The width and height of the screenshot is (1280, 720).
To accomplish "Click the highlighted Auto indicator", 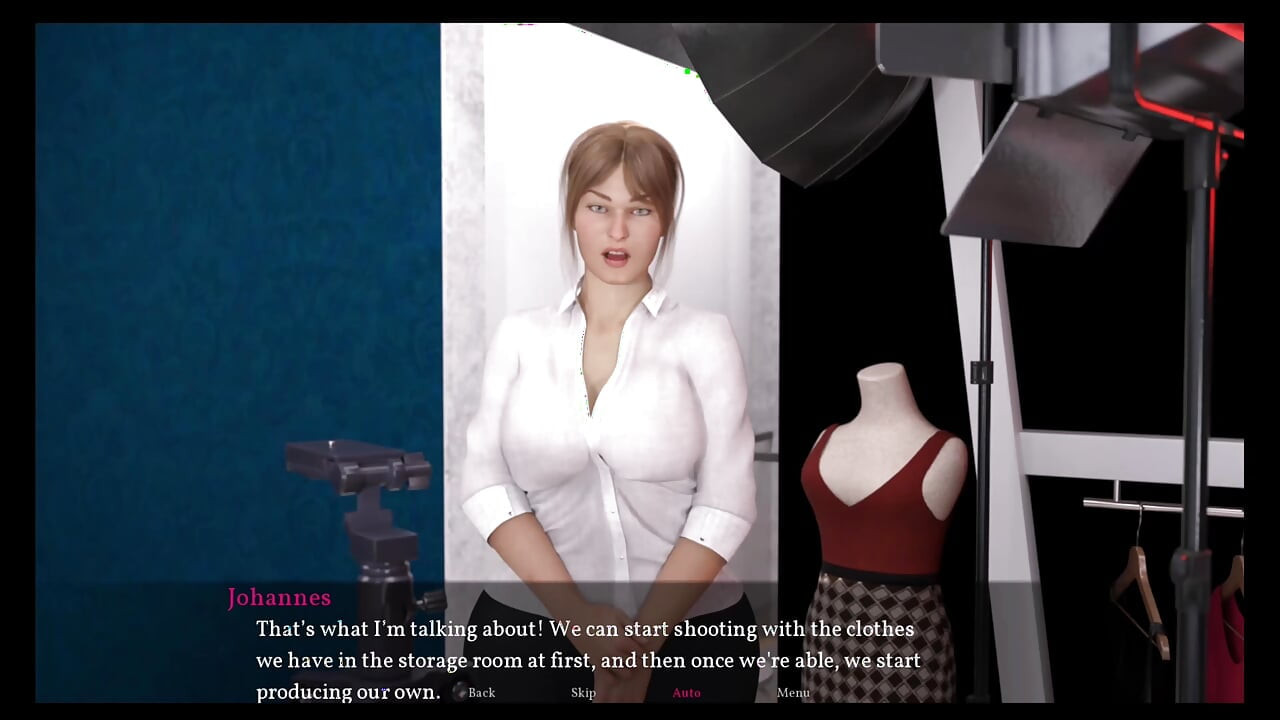I will (687, 692).
